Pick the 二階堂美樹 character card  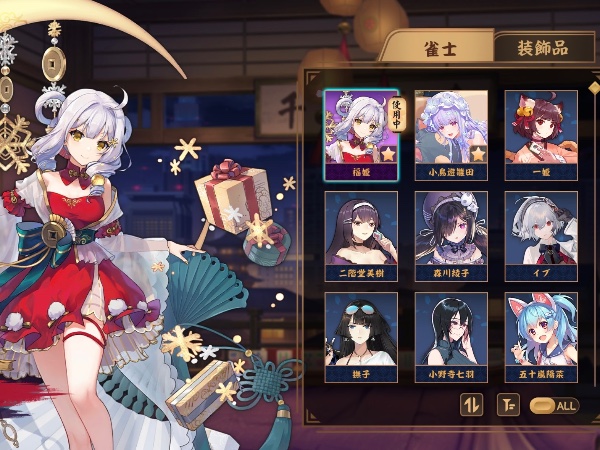pyautogui.click(x=360, y=236)
